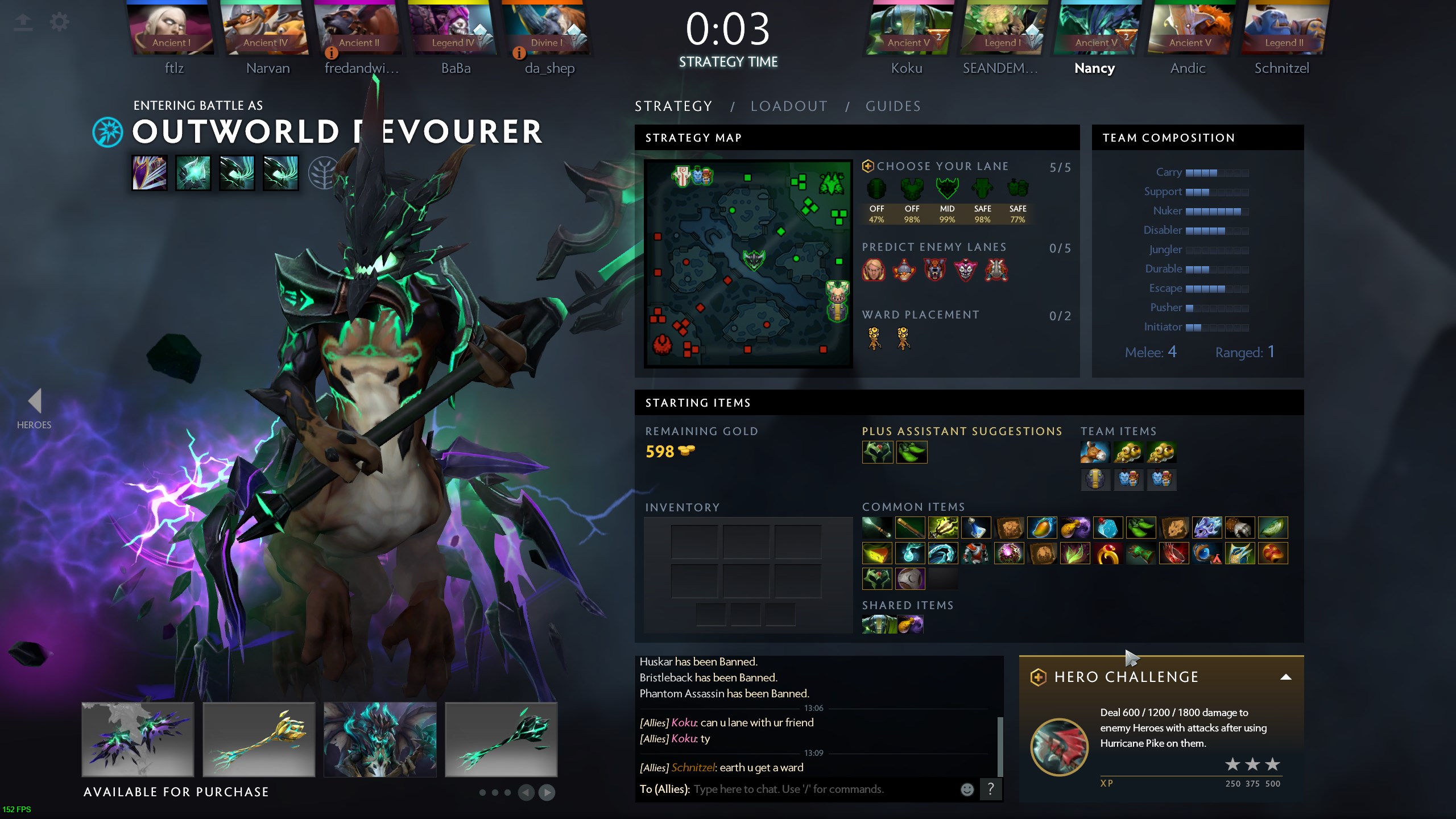Screen dimensions: 1456x819
Task: Select the first ward placement icon
Action: click(874, 339)
